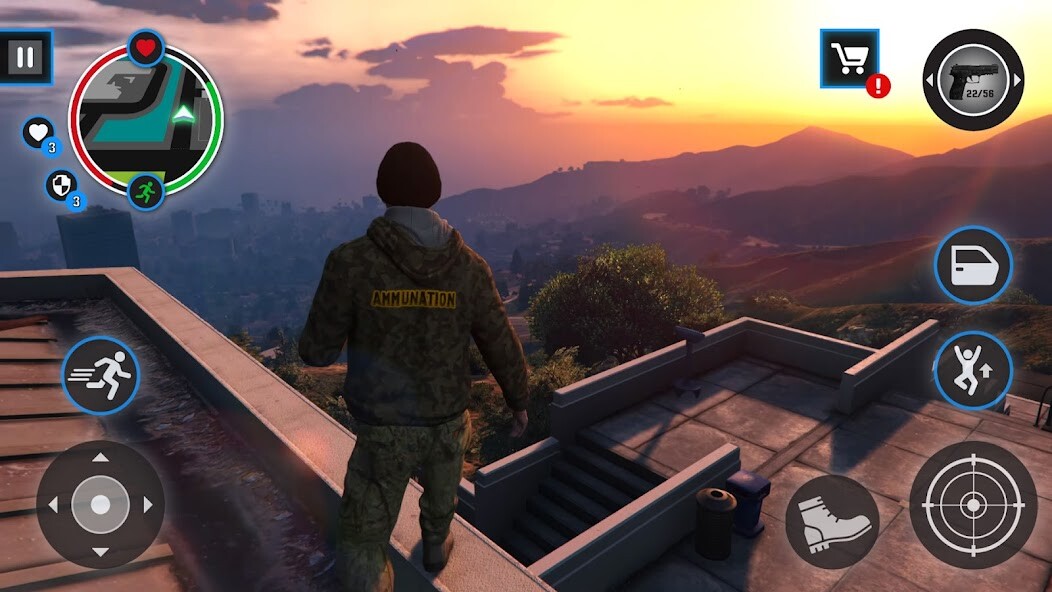Image resolution: width=1052 pixels, height=592 pixels.
Task: Toggle the sprint button
Action: pyautogui.click(x=101, y=375)
